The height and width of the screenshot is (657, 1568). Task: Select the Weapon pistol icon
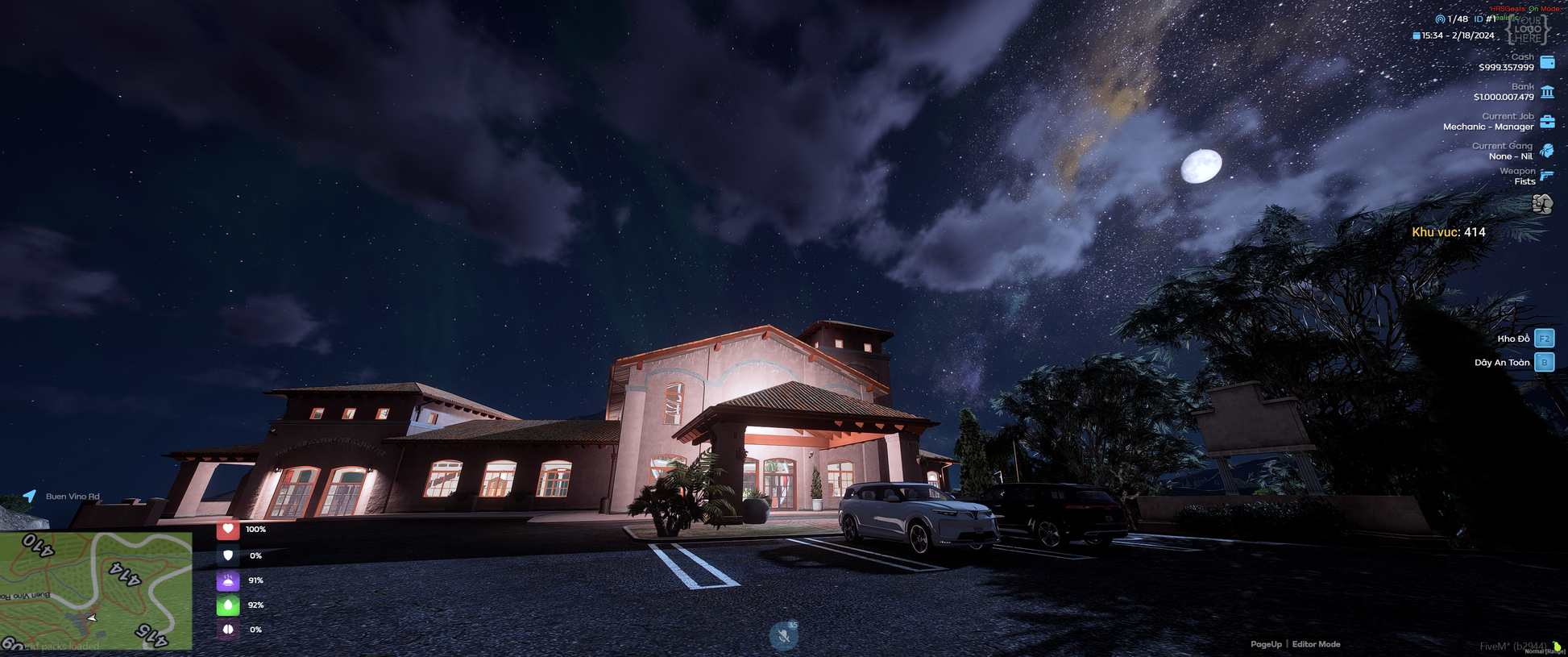coord(1547,176)
